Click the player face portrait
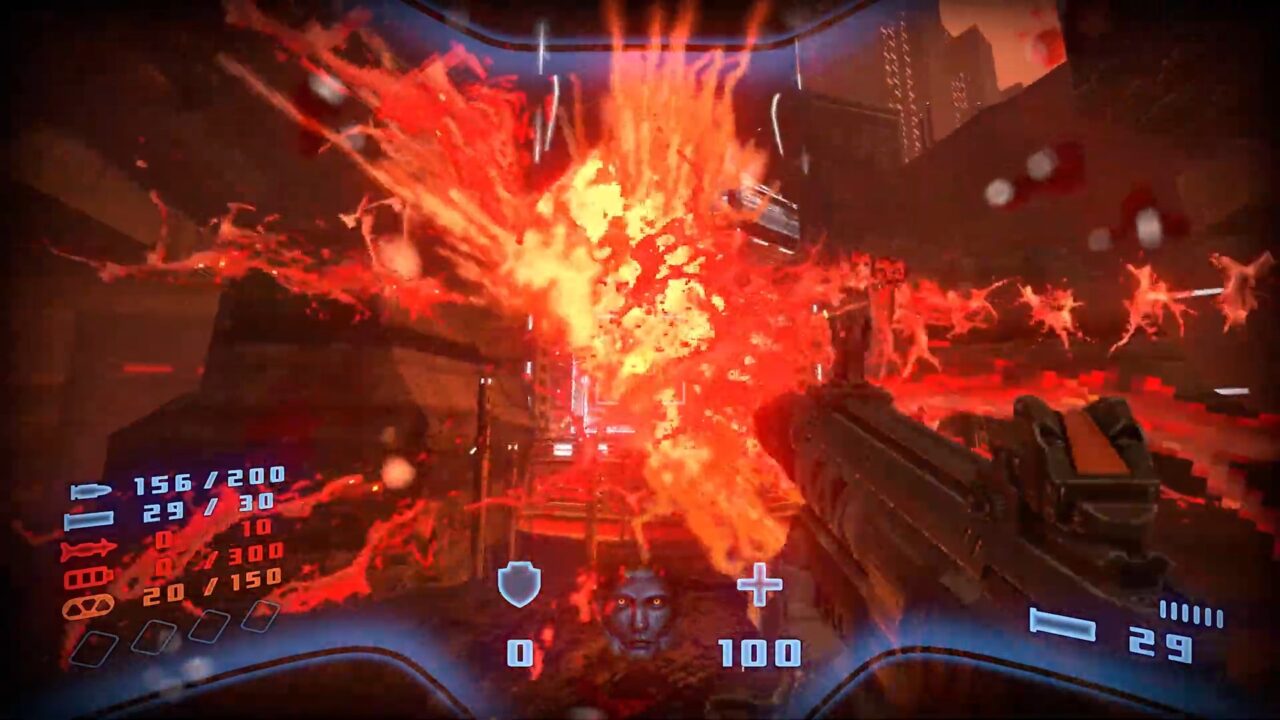 636,611
